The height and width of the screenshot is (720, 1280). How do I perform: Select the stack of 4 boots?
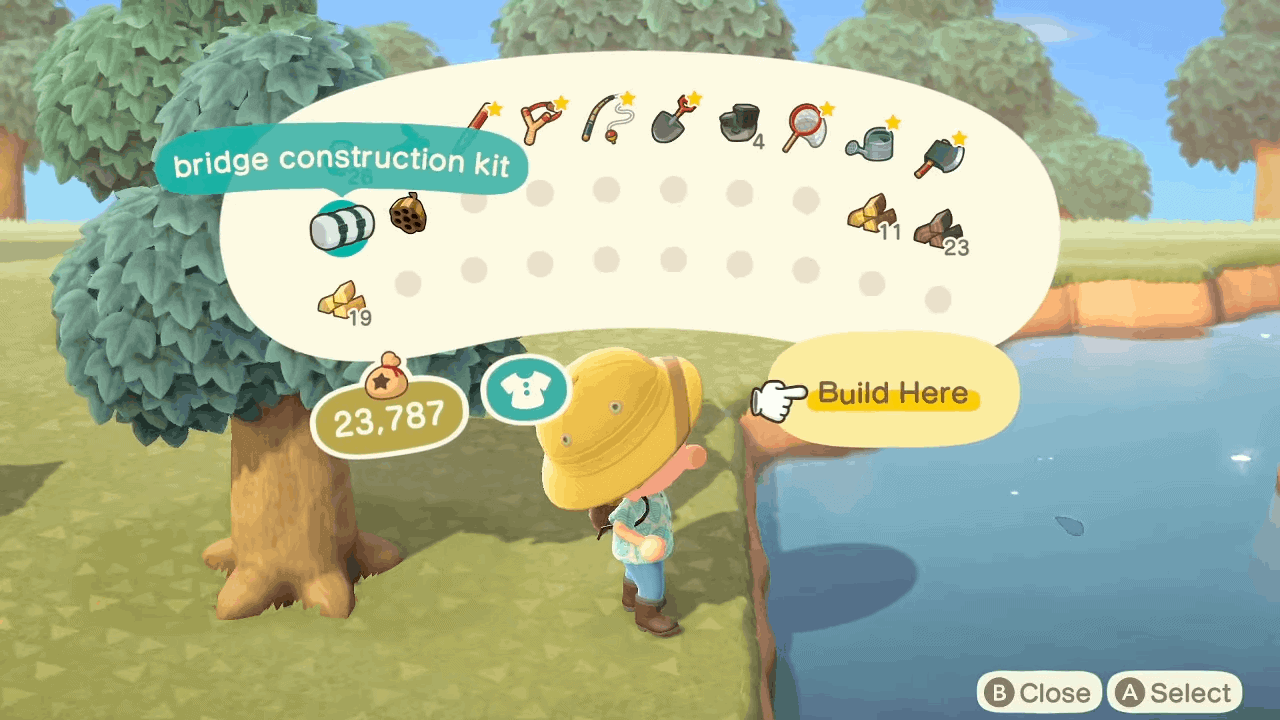[740, 125]
